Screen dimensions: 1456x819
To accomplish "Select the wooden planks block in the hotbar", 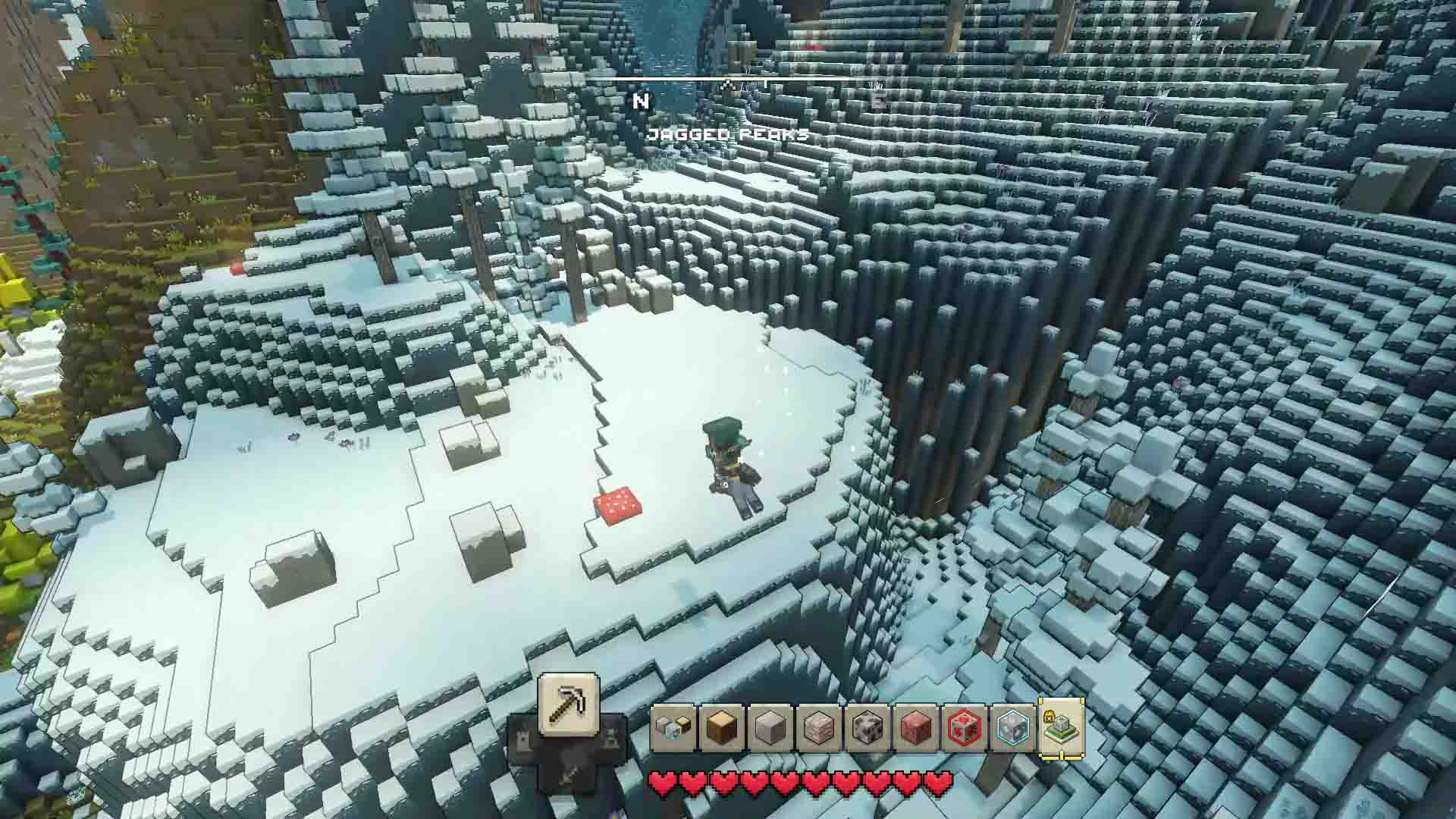I will [720, 728].
